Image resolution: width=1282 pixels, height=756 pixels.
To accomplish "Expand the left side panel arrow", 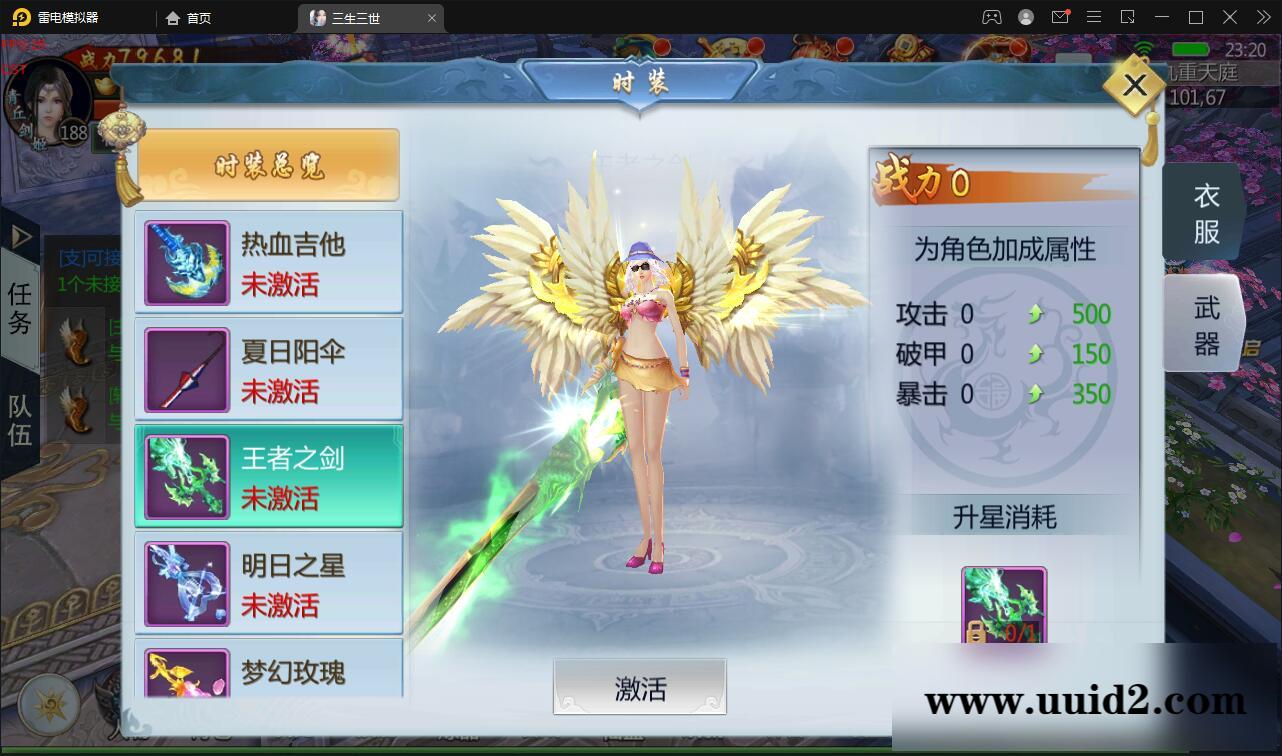I will (x=20, y=237).
